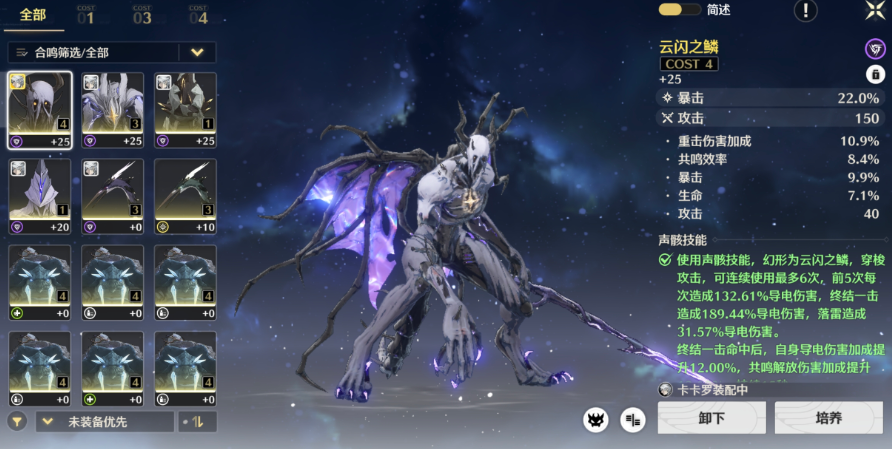Open the 未装备优先 sort dropdown
The height and width of the screenshot is (449, 892).
pyautogui.click(x=104, y=422)
